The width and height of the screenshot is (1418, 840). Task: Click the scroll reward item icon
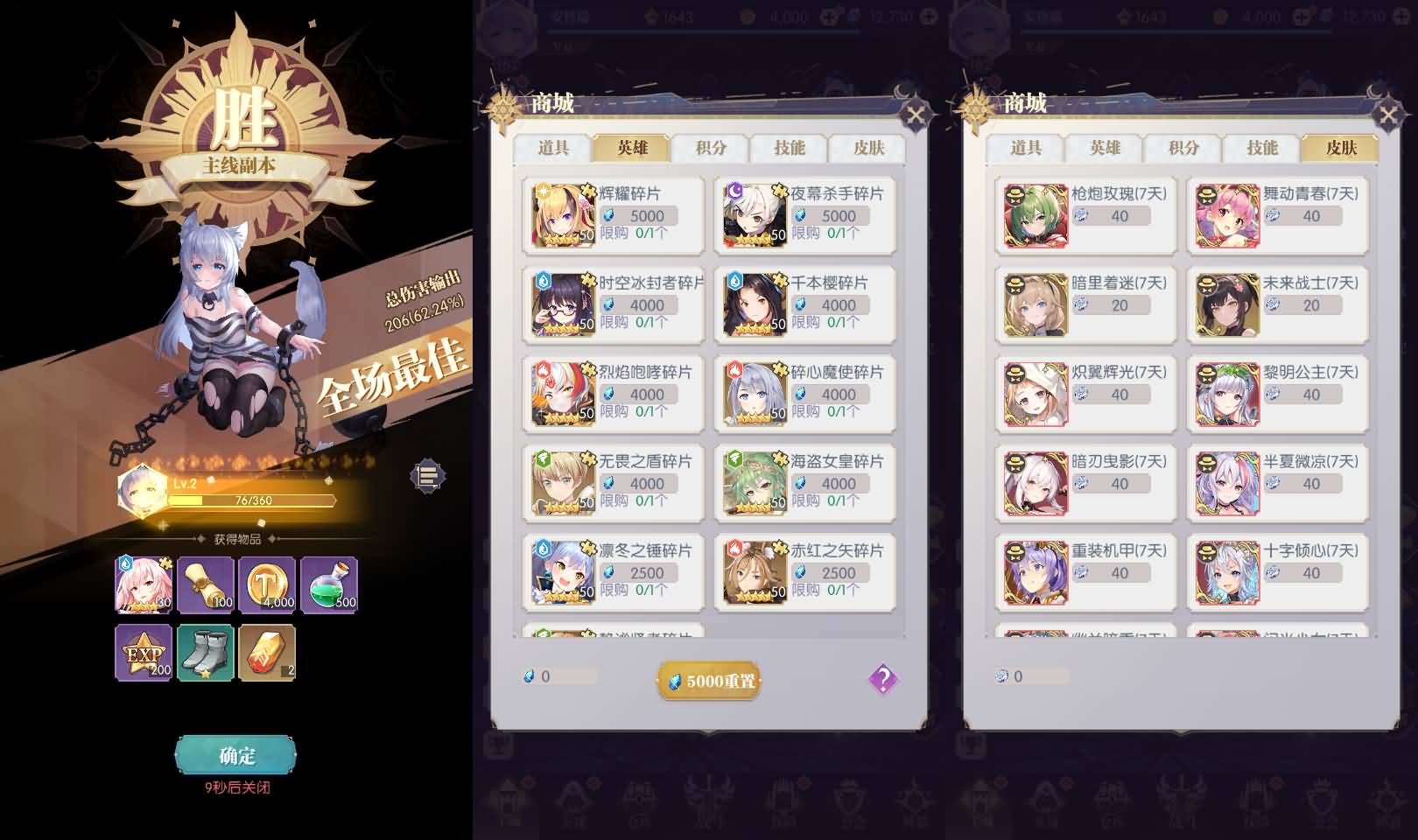point(205,585)
